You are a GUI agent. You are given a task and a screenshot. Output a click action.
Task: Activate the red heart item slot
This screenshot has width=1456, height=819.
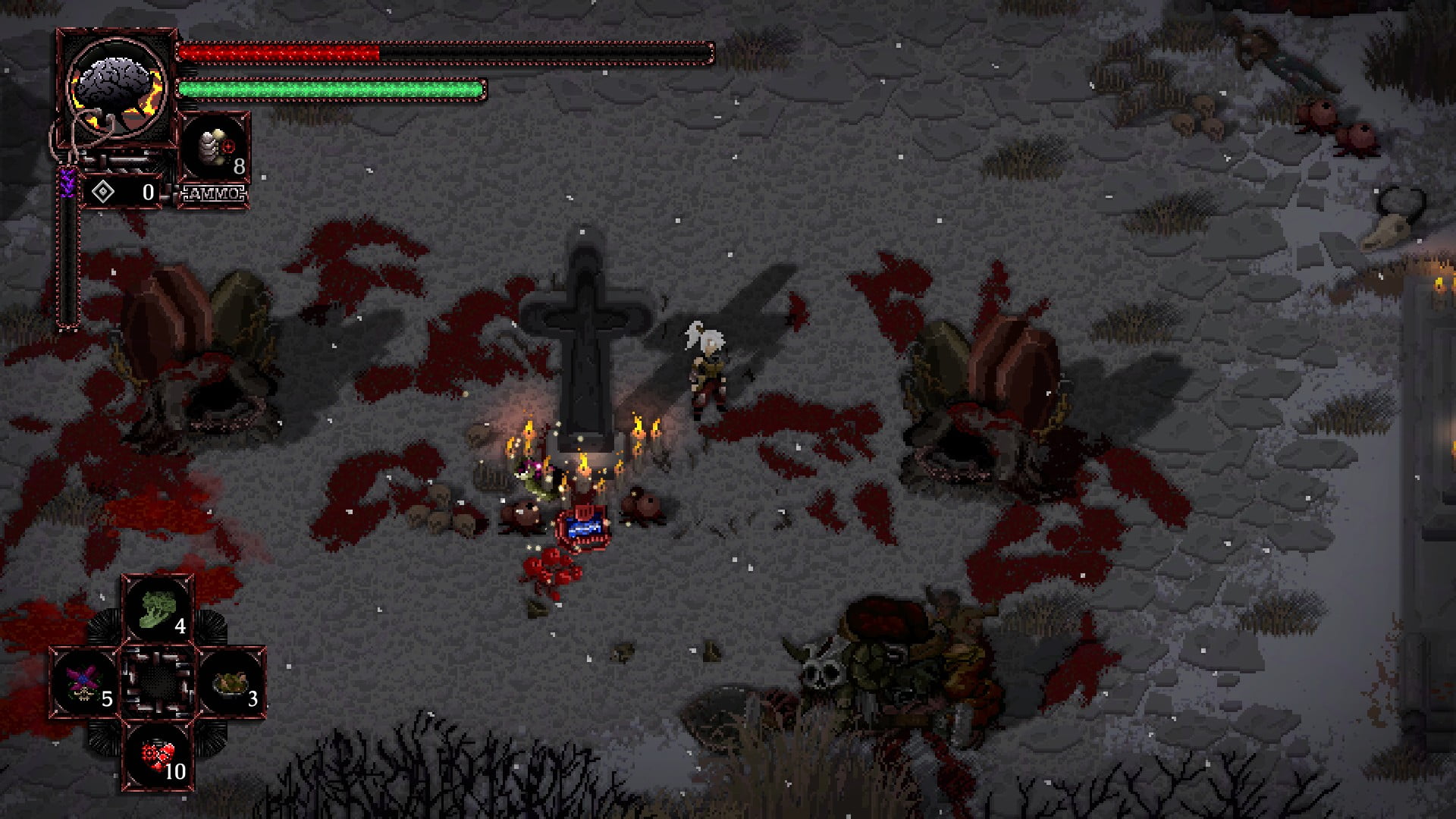(x=158, y=755)
